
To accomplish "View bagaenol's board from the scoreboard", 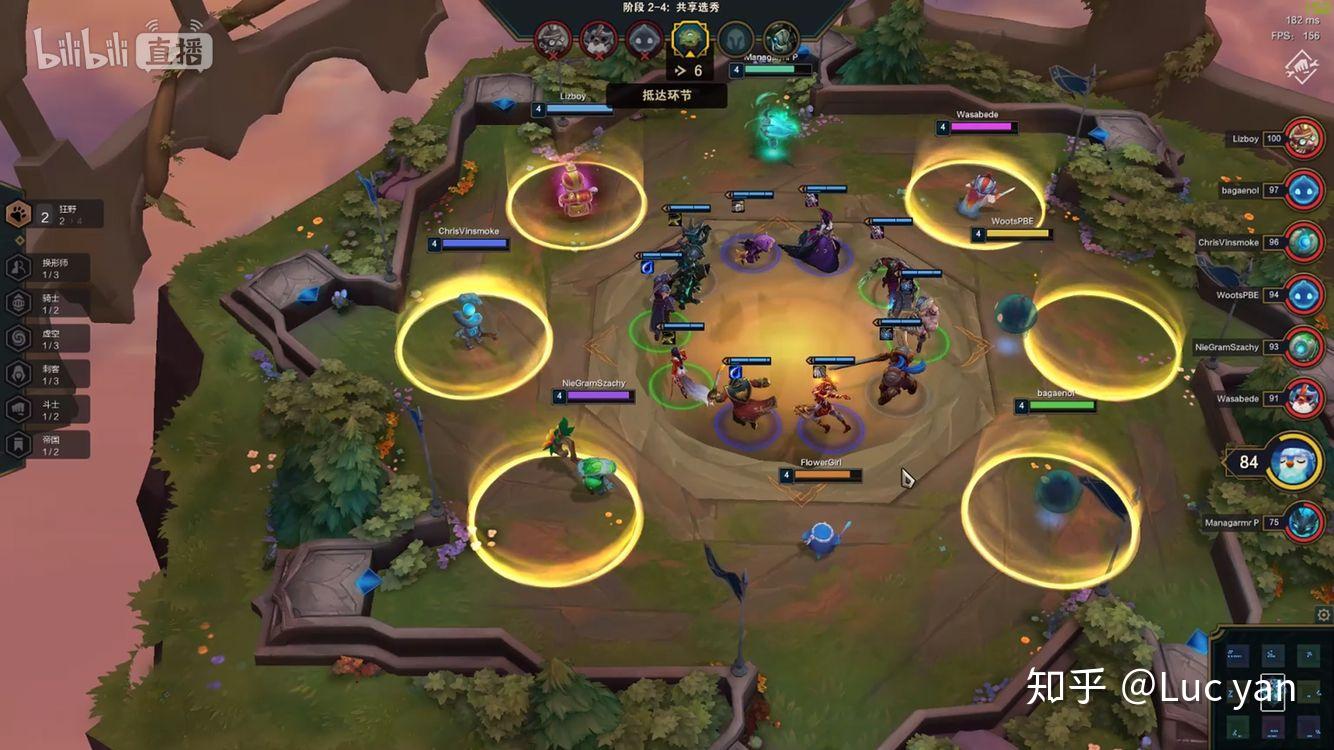I will coord(1303,190).
